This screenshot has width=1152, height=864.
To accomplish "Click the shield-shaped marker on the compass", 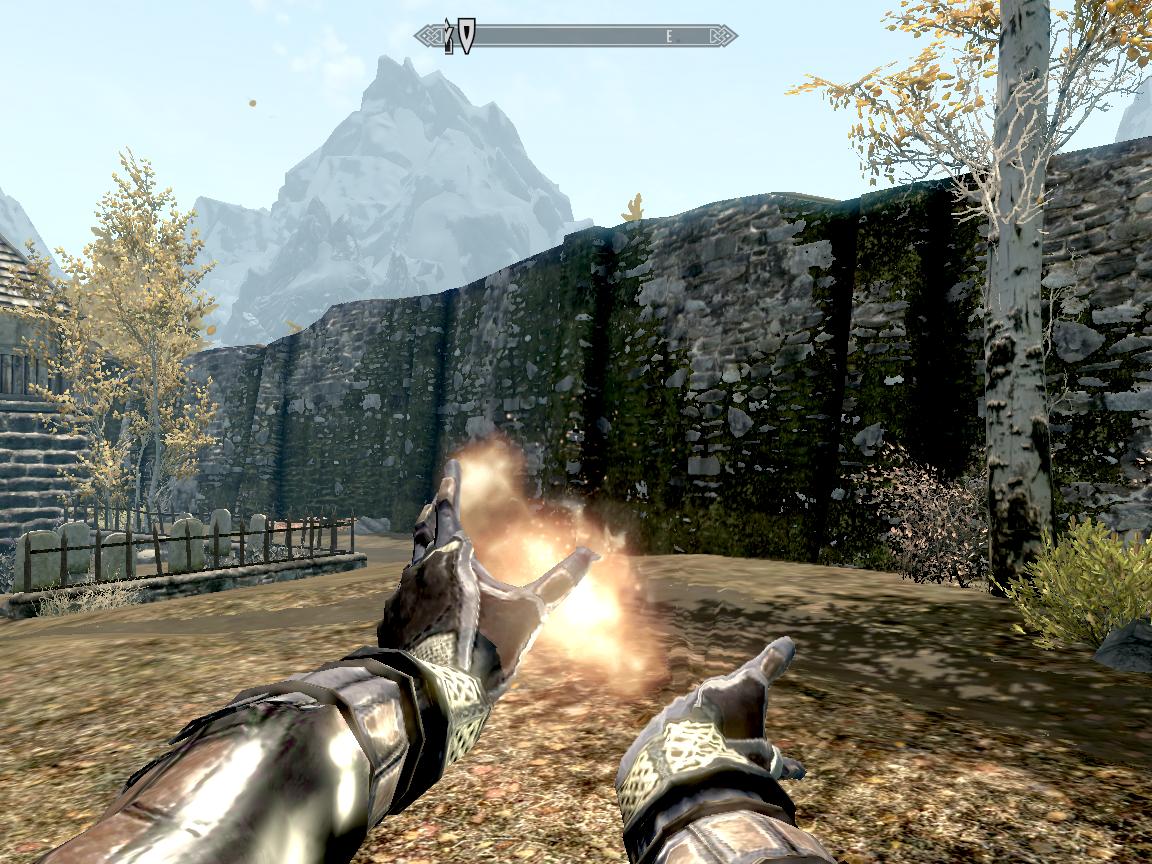I will [466, 35].
